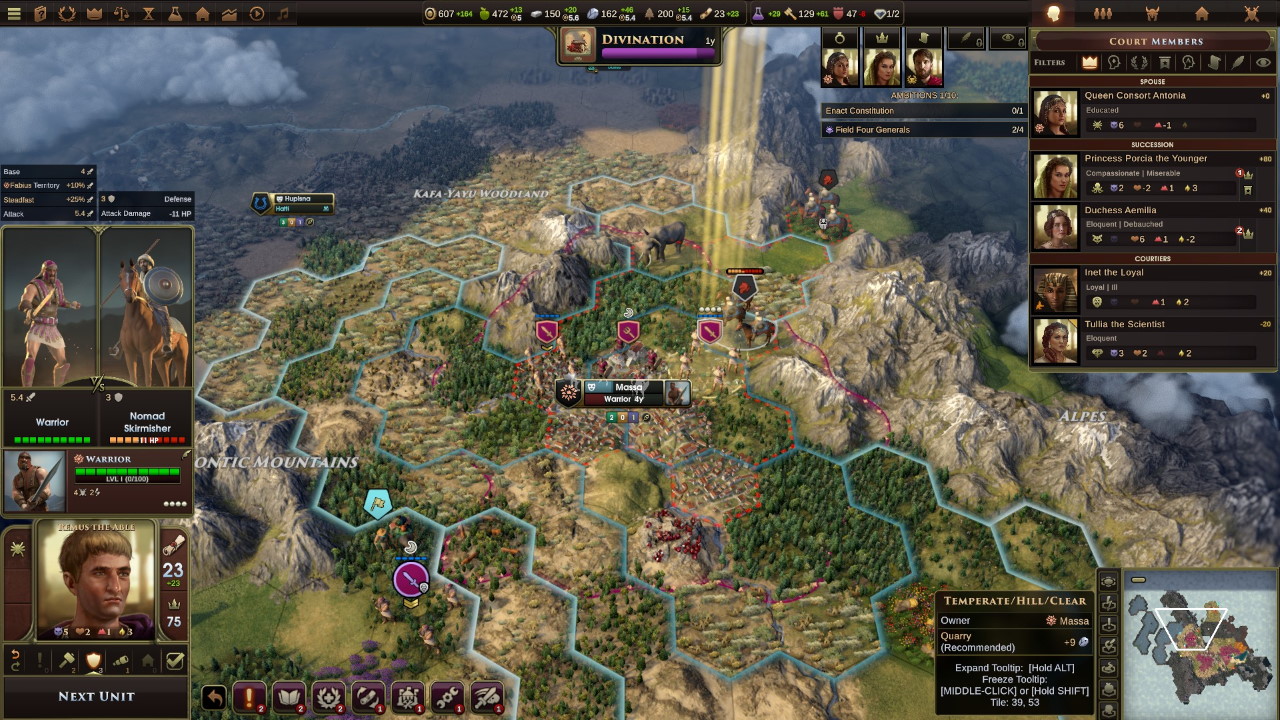Image resolution: width=1280 pixels, height=720 pixels.
Task: Click leader Remus the Able's portrait
Action: coord(97,580)
